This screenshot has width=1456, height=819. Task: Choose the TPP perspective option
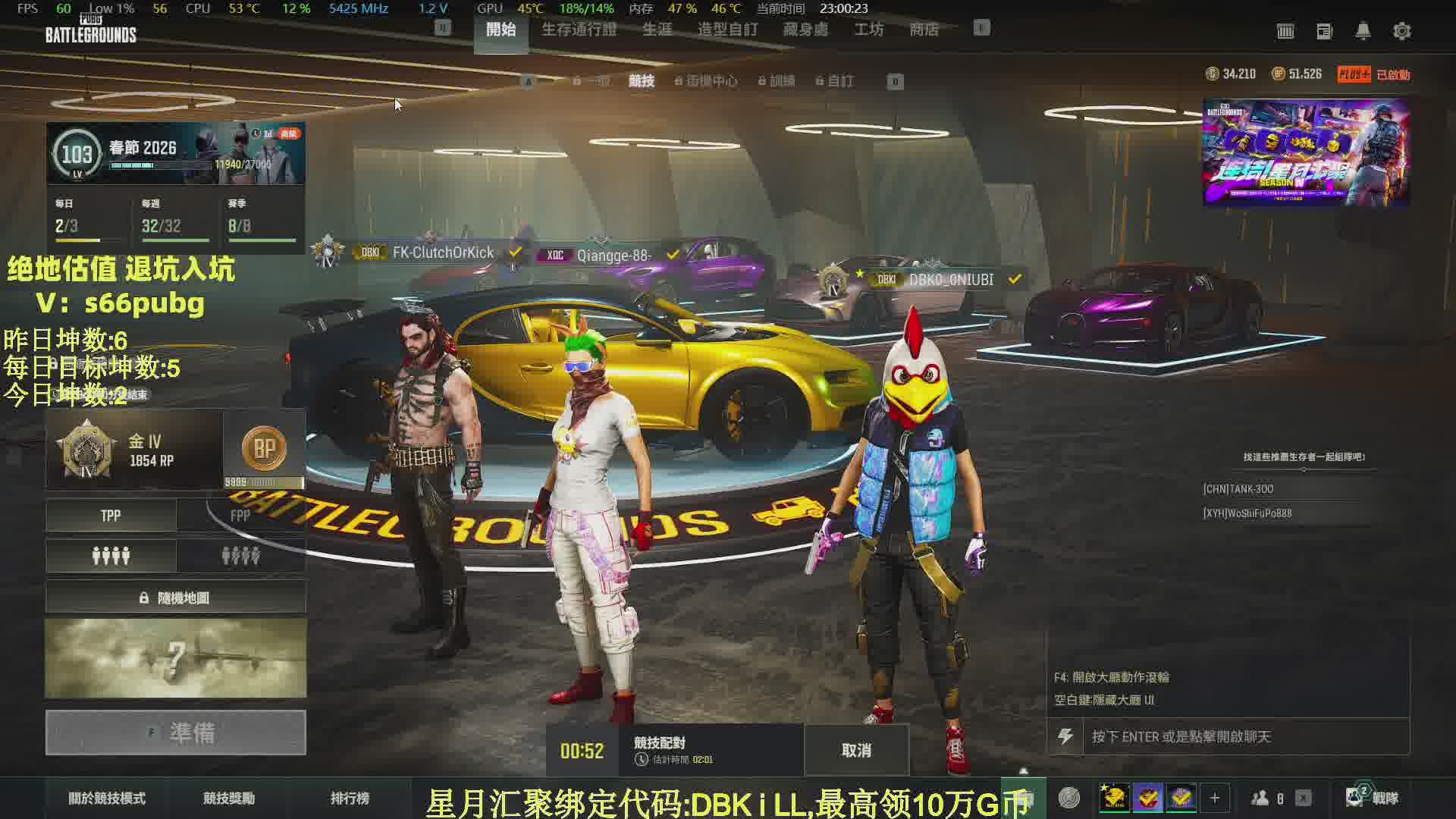tap(111, 516)
